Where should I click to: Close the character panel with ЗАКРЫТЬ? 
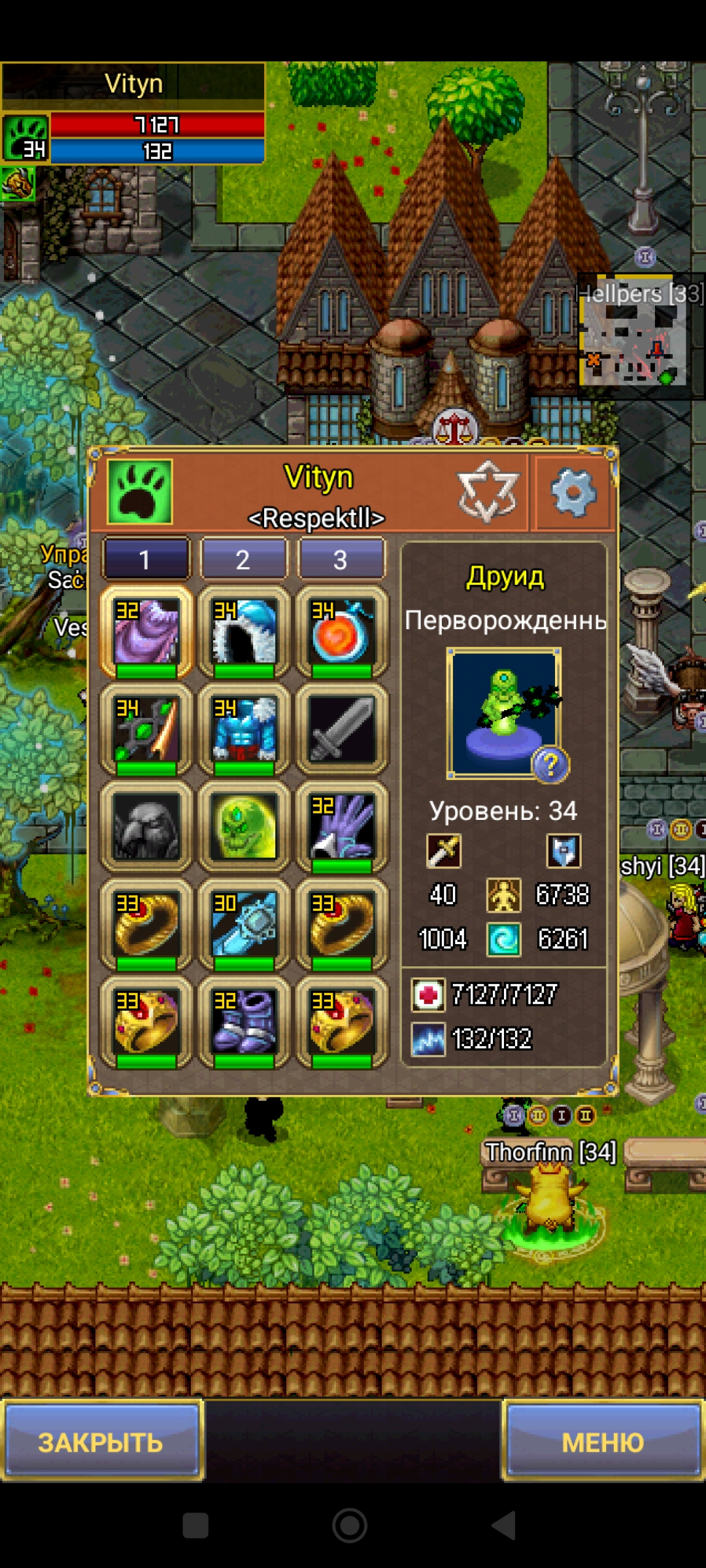pos(101,1441)
